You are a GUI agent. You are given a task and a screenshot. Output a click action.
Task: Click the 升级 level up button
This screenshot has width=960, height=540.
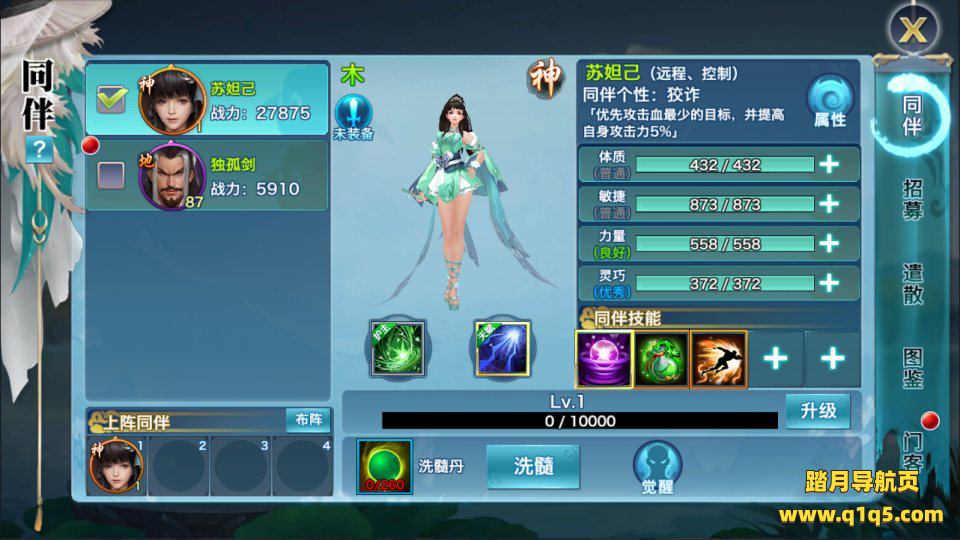pyautogui.click(x=817, y=411)
